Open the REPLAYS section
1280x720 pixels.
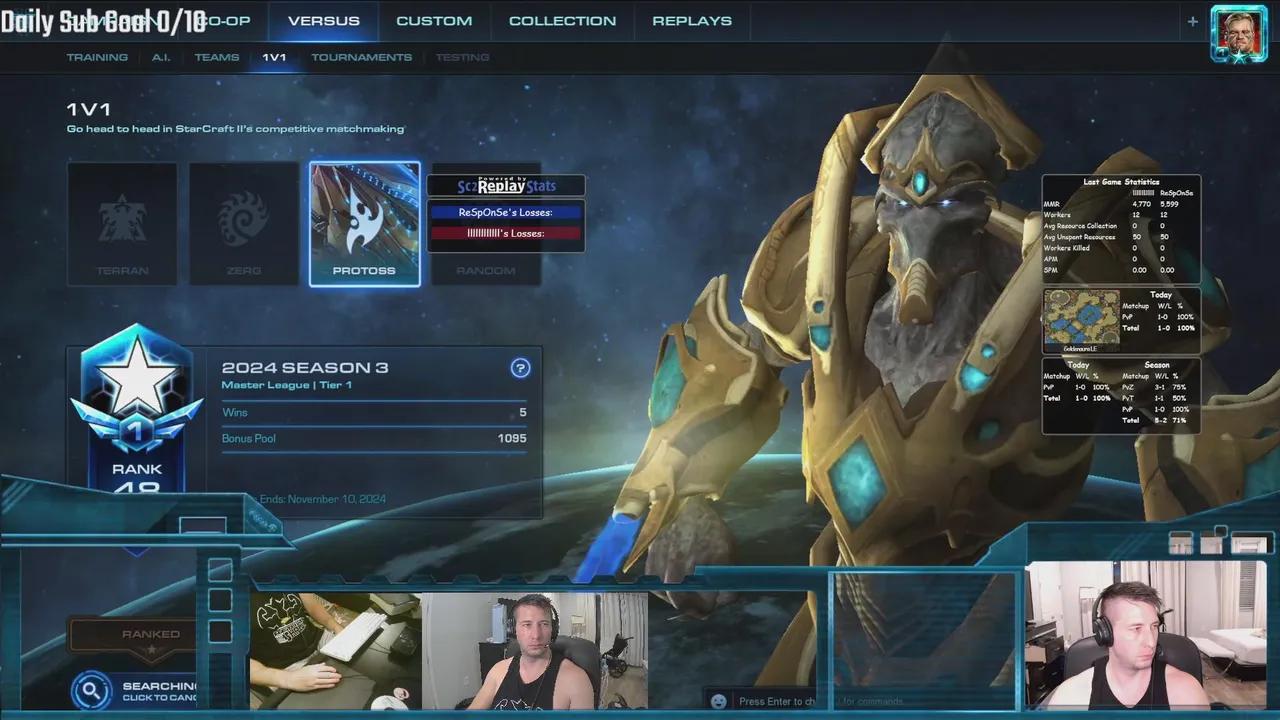click(x=692, y=20)
